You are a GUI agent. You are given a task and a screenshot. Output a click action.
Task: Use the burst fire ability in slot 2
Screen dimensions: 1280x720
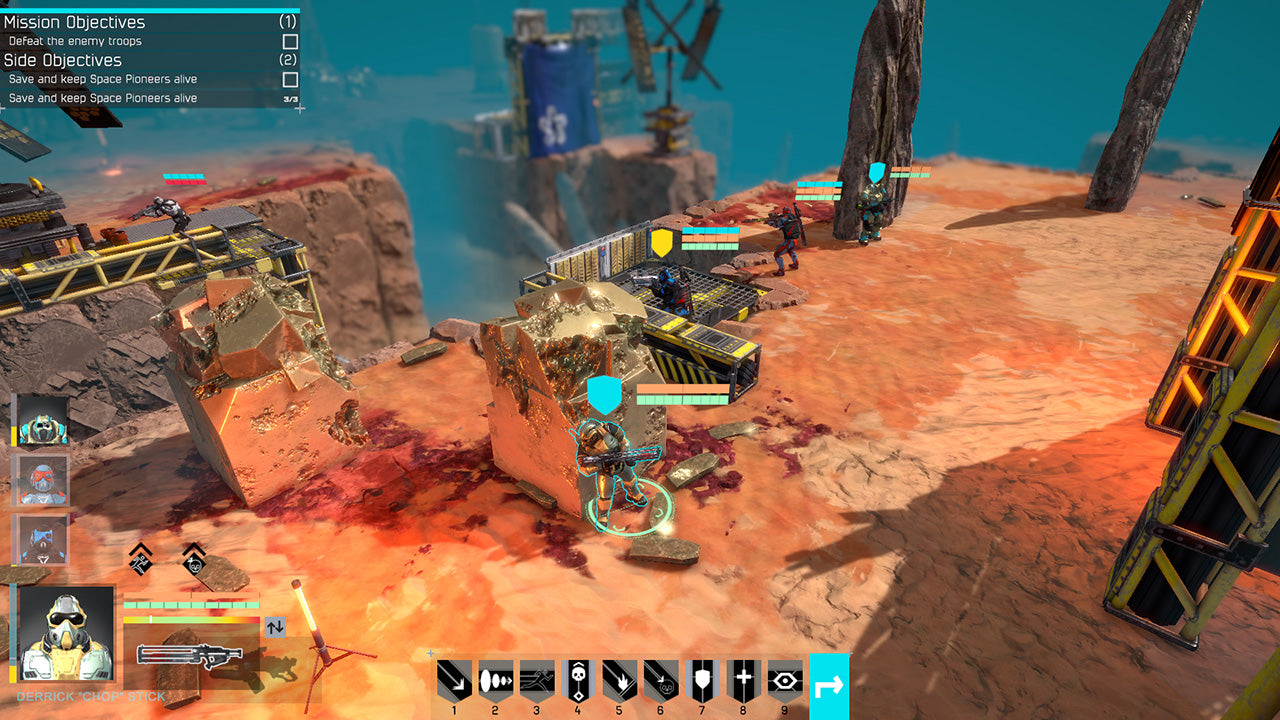495,682
